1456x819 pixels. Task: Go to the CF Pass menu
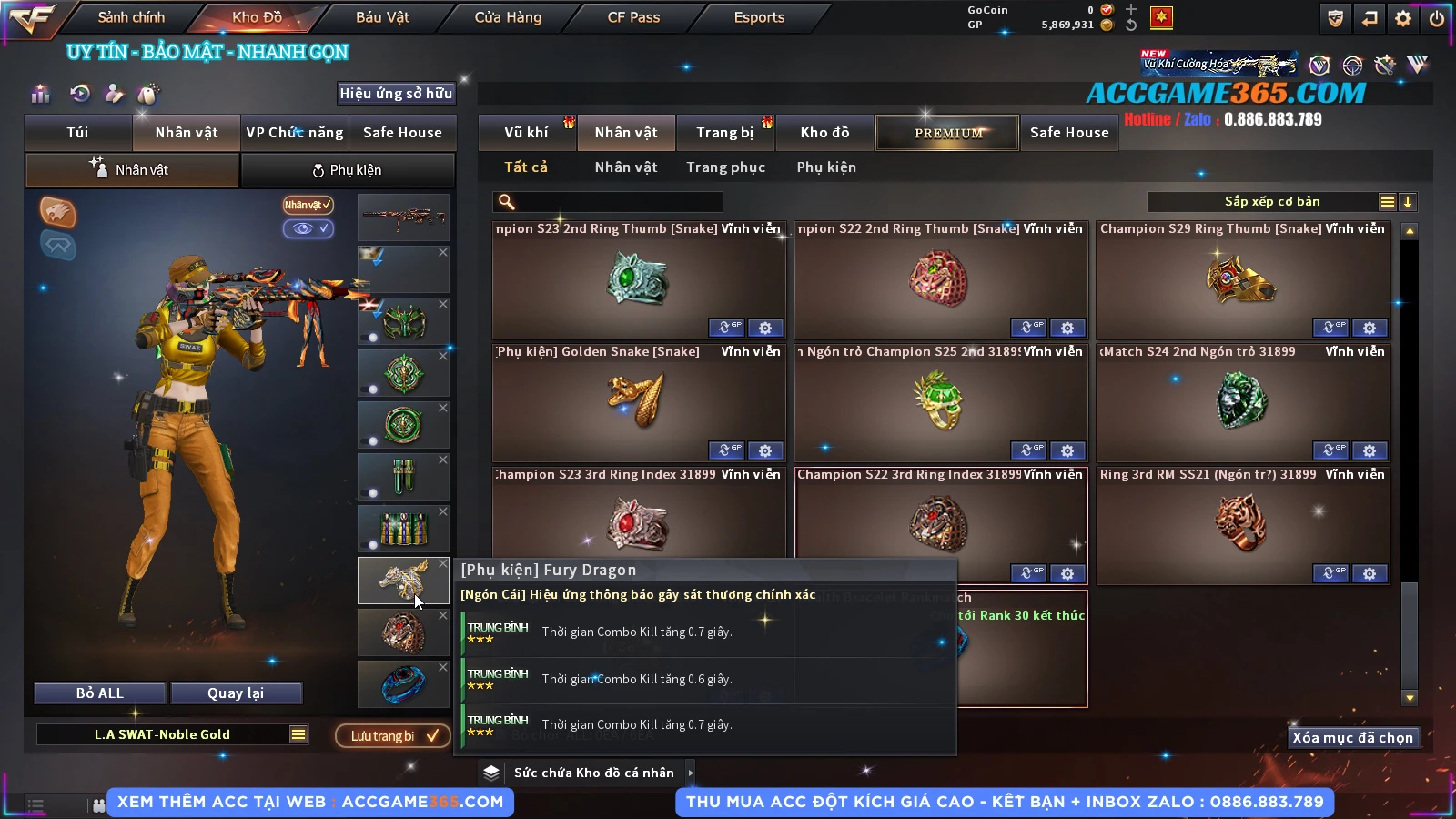[x=633, y=17]
